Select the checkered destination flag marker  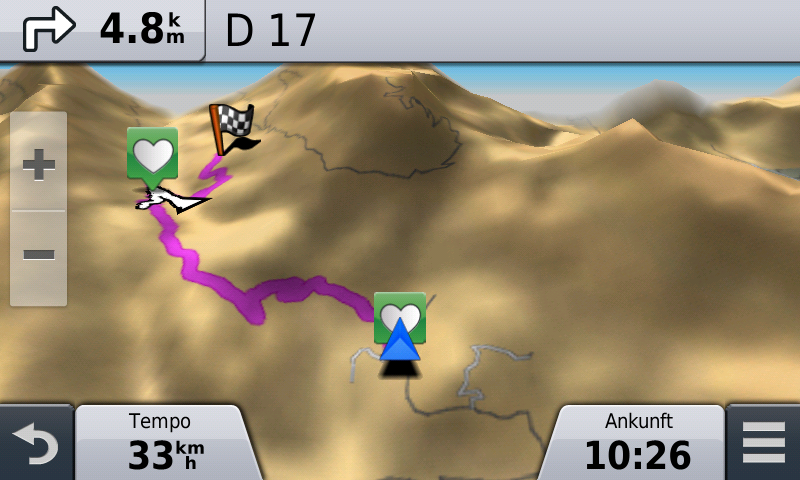point(230,128)
